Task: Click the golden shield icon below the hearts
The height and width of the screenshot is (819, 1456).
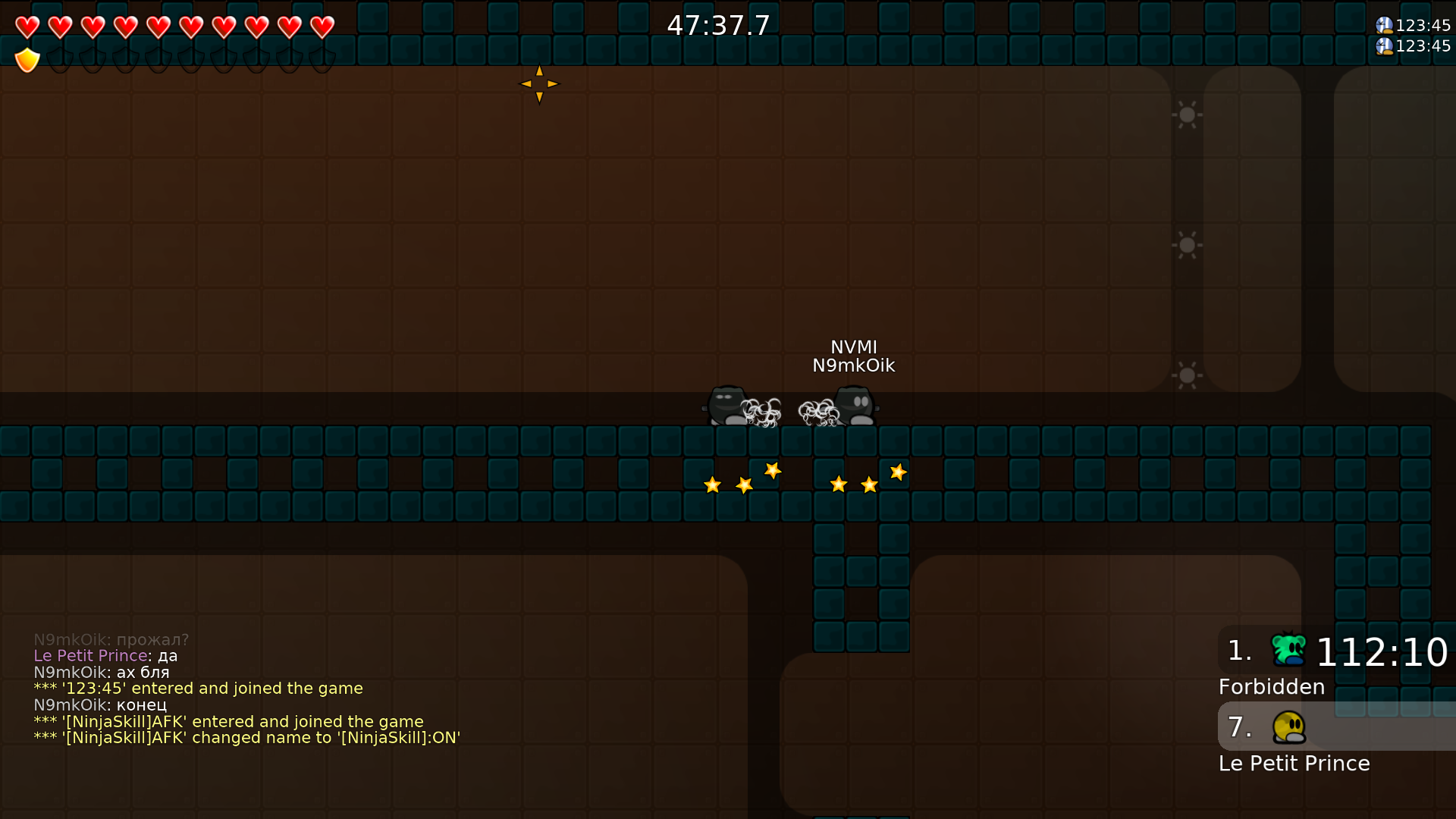Action: (27, 59)
